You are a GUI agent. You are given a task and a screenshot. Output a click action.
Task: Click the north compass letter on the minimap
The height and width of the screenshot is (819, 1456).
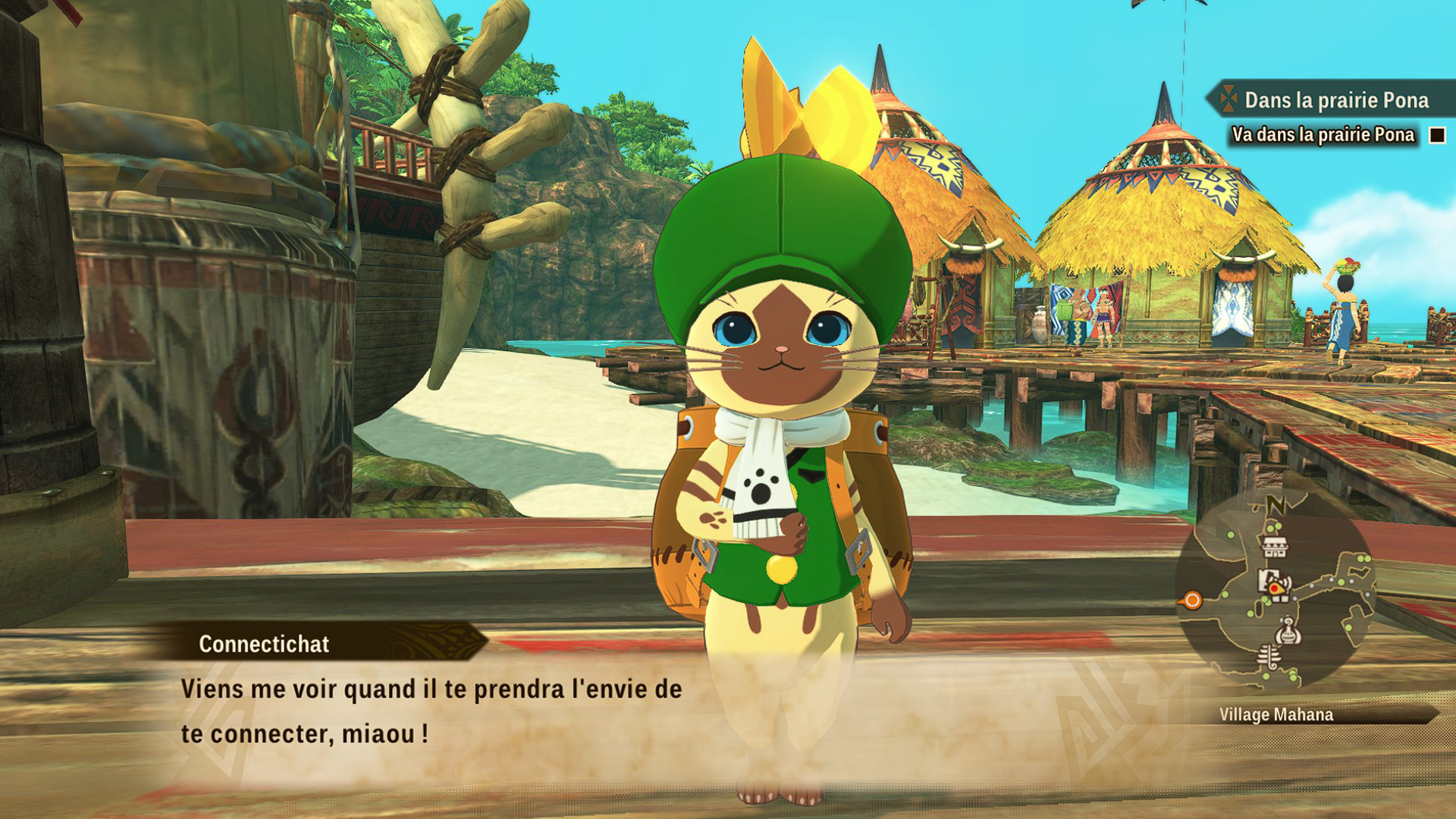(x=1276, y=504)
